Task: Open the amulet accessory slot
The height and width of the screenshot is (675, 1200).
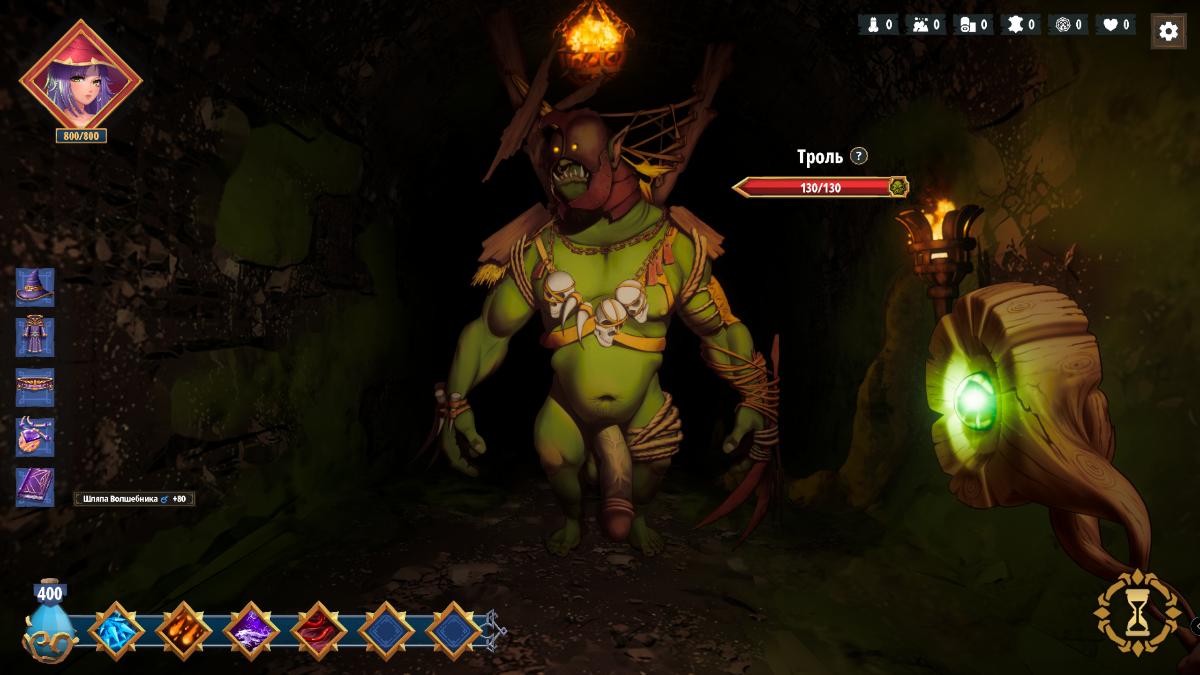Action: click(35, 437)
